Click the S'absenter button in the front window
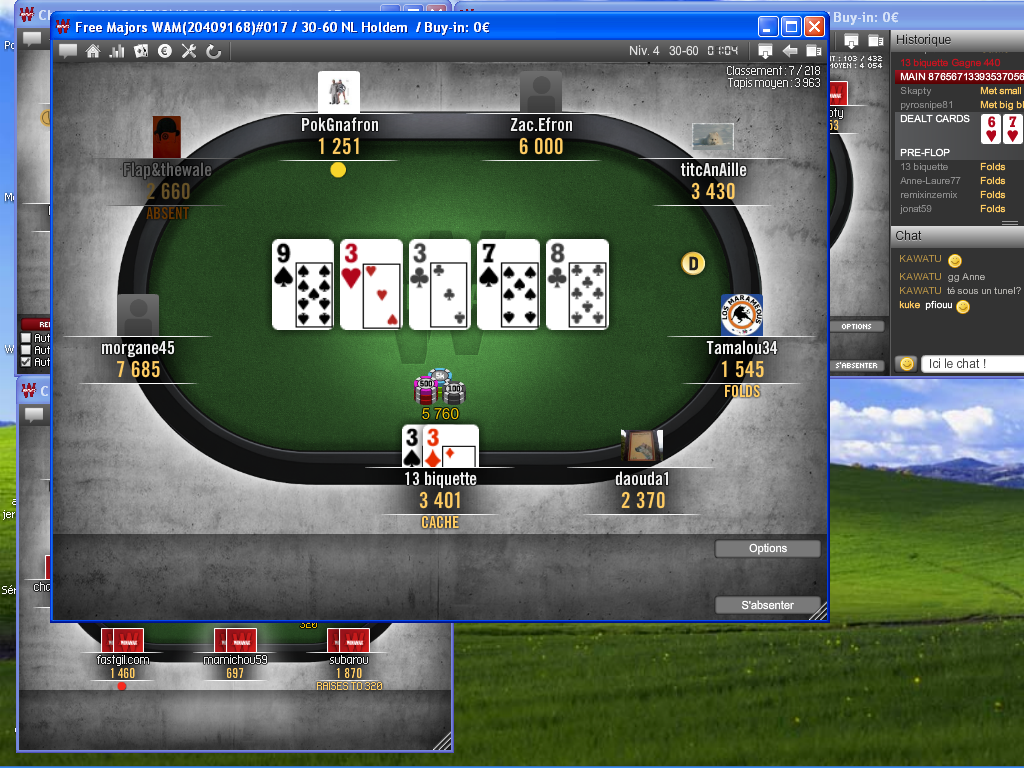Image resolution: width=1024 pixels, height=768 pixels. tap(767, 605)
